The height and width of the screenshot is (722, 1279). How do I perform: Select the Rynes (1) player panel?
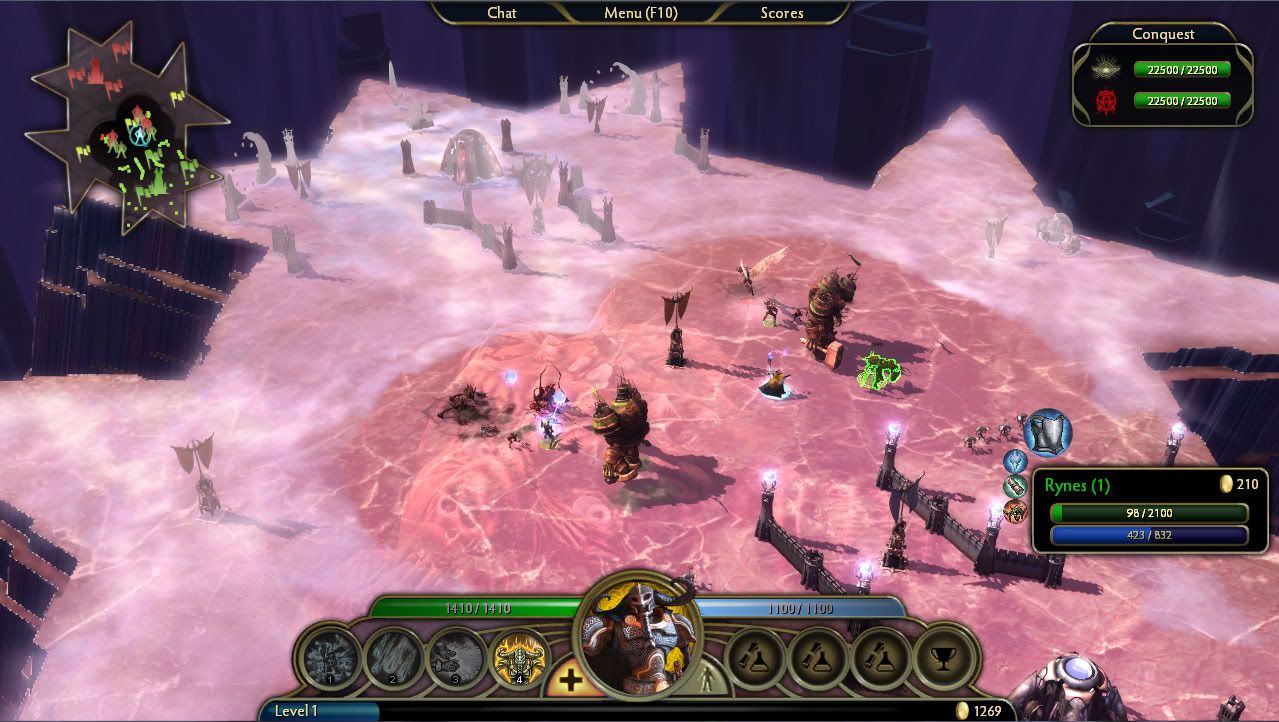[x=1144, y=510]
